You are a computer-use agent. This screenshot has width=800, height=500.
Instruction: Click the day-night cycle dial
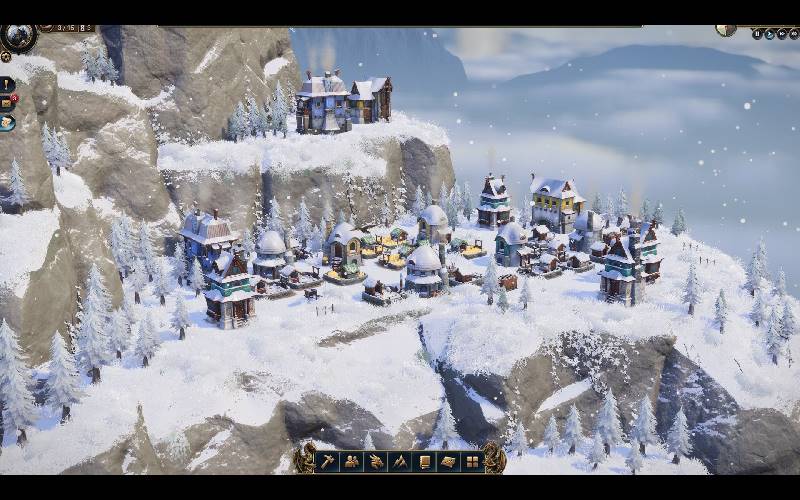726,30
